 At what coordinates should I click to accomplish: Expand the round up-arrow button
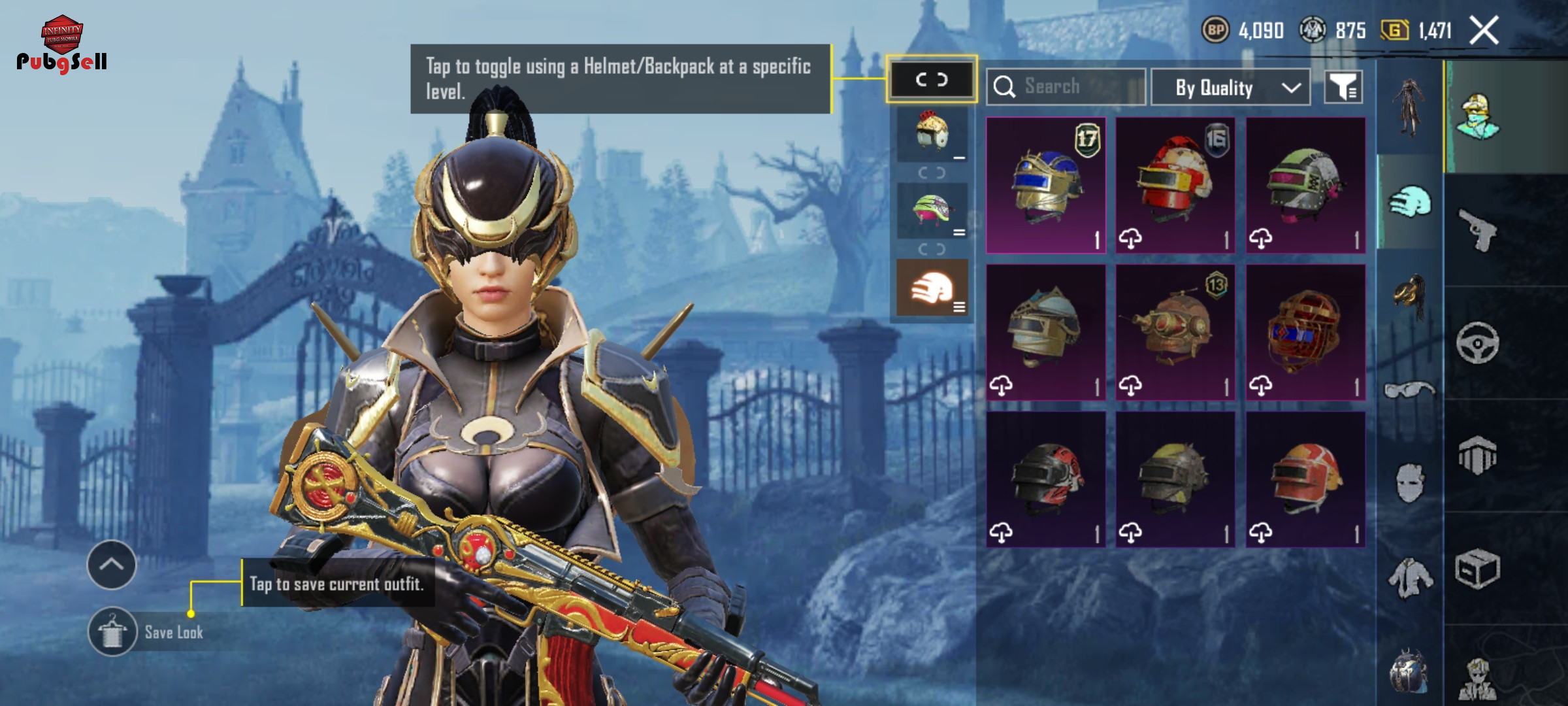pyautogui.click(x=112, y=565)
